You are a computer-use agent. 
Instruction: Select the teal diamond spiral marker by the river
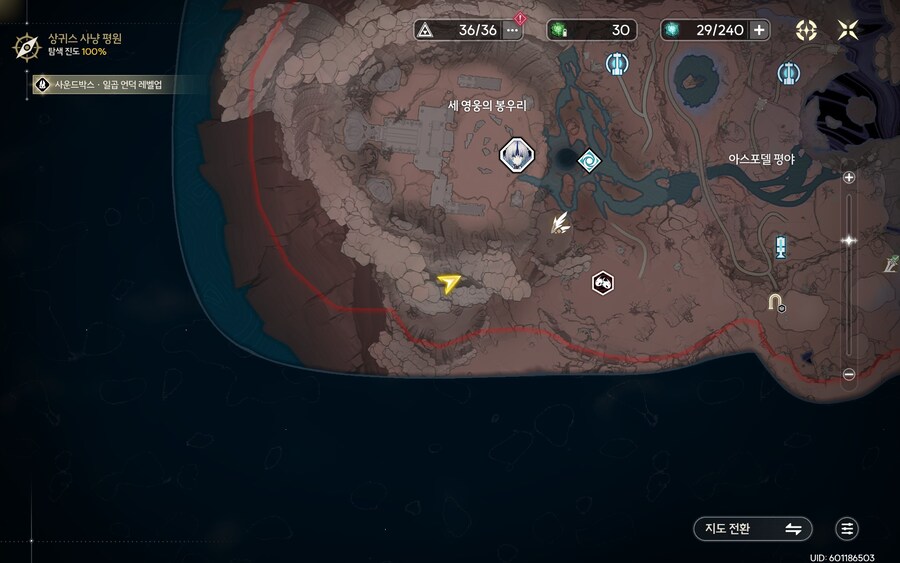point(589,160)
